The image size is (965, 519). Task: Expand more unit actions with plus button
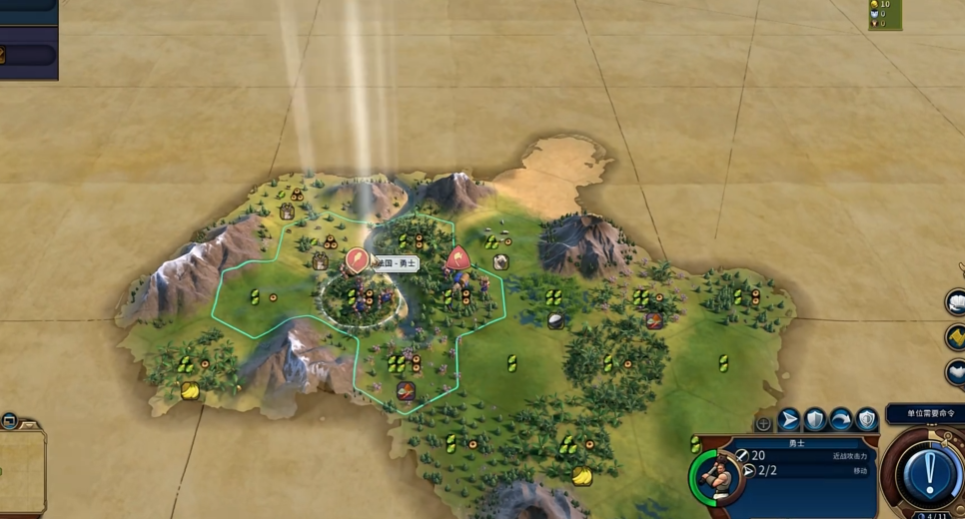(763, 423)
